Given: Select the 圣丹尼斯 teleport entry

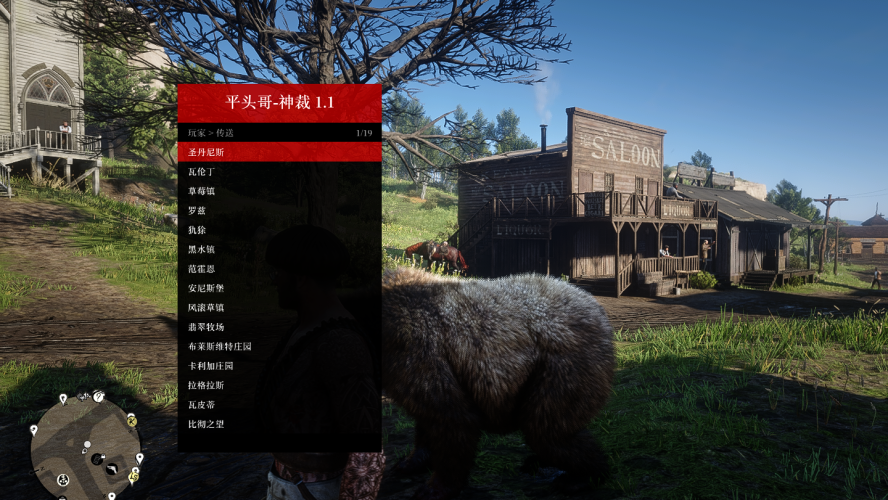Looking at the screenshot, I should (x=279, y=152).
